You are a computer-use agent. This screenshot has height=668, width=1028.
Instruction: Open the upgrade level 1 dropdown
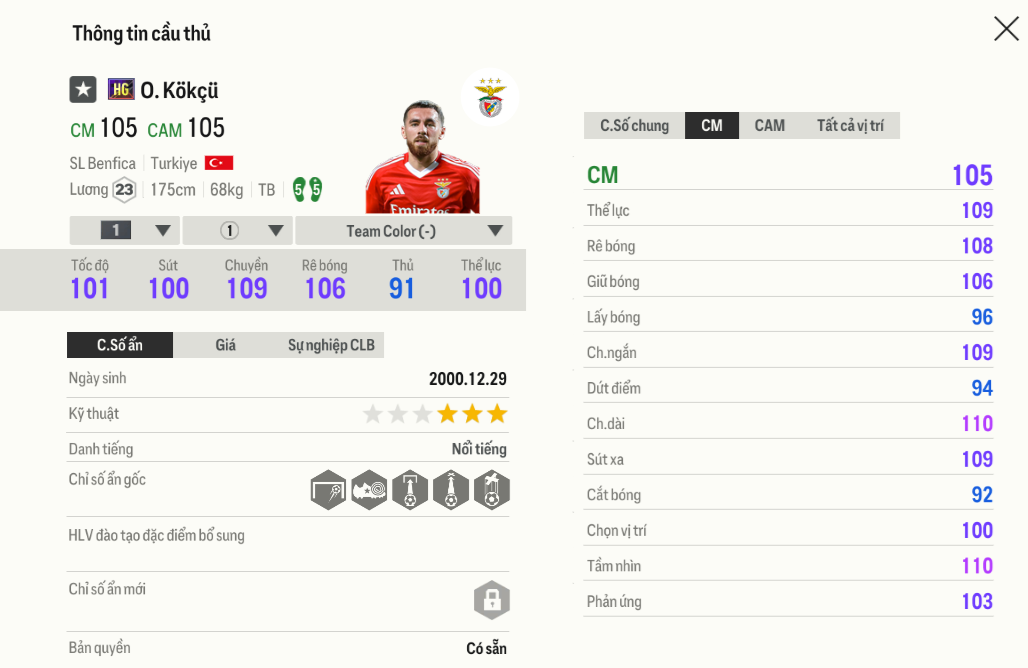(x=125, y=231)
